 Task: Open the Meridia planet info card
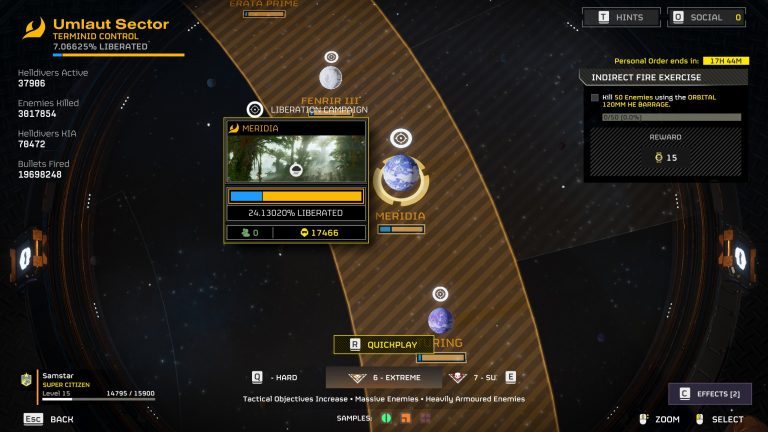click(x=295, y=182)
